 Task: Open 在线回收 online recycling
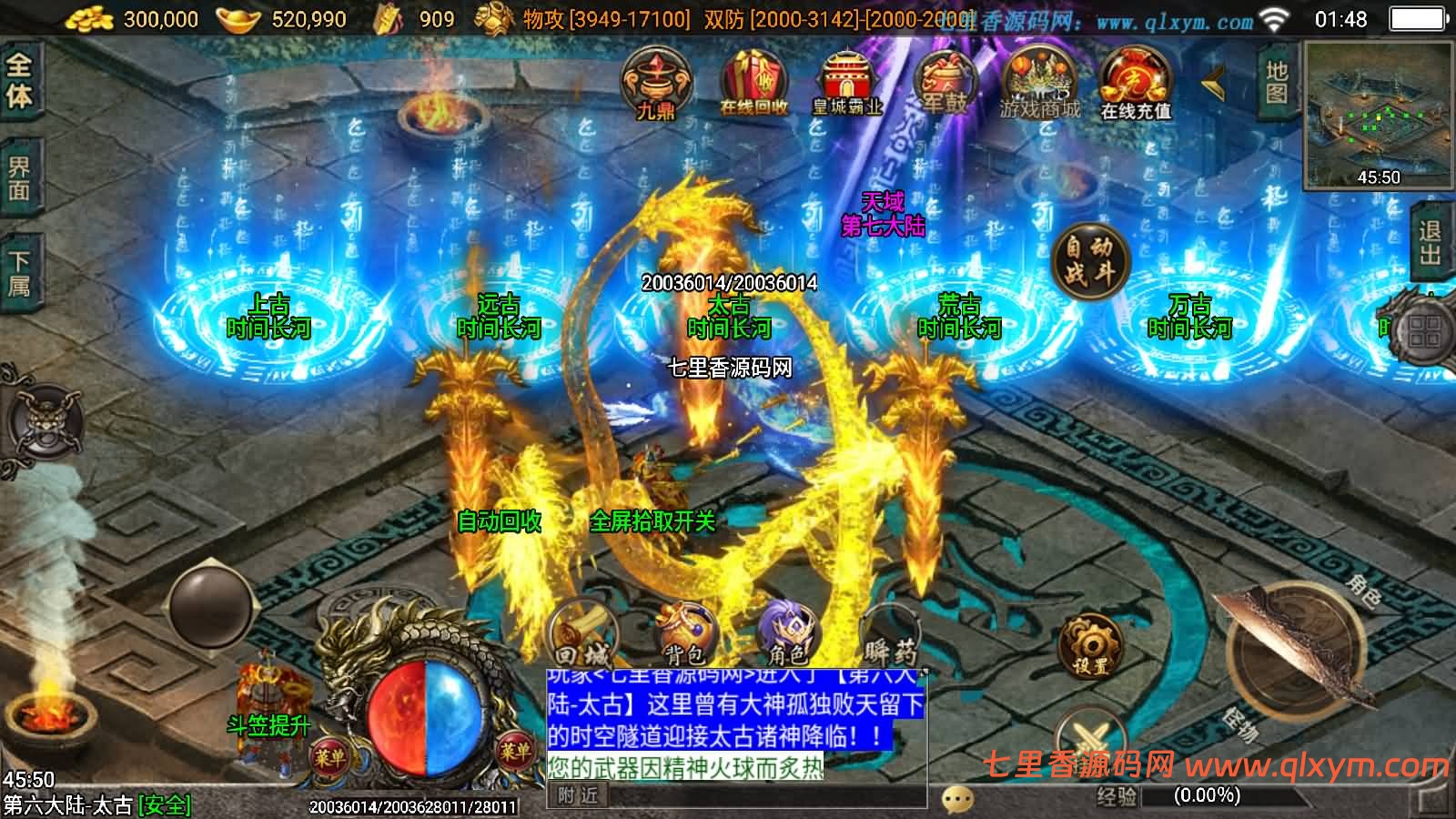[754, 84]
